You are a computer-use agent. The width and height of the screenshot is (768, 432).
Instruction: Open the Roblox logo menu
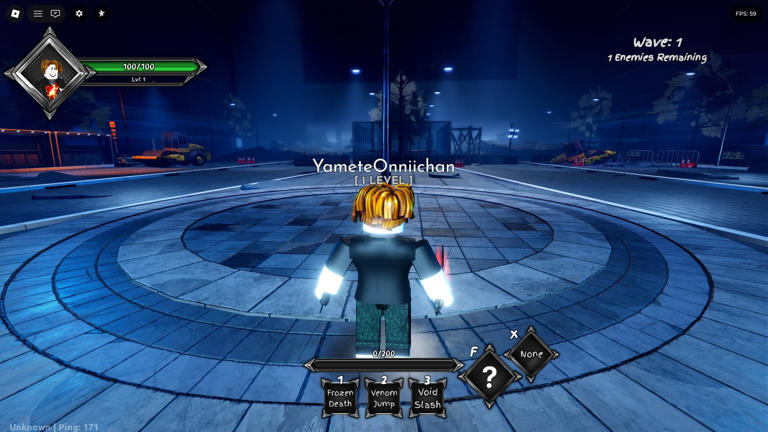(15, 14)
